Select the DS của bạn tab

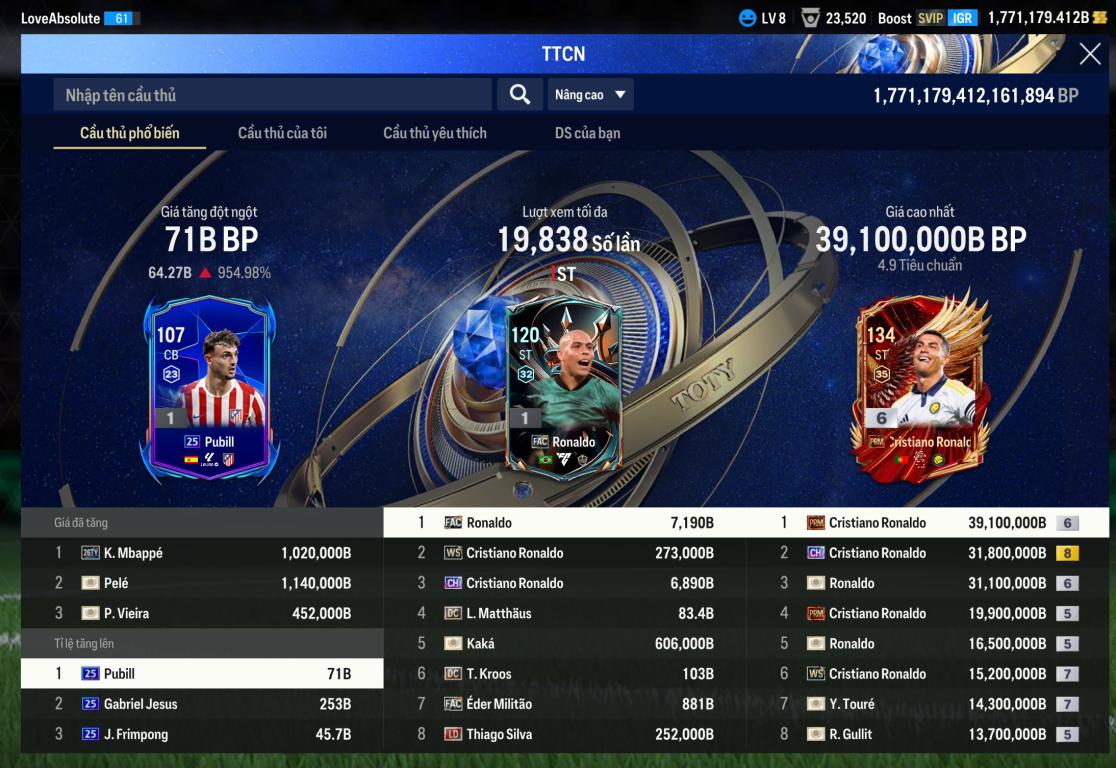(x=587, y=133)
